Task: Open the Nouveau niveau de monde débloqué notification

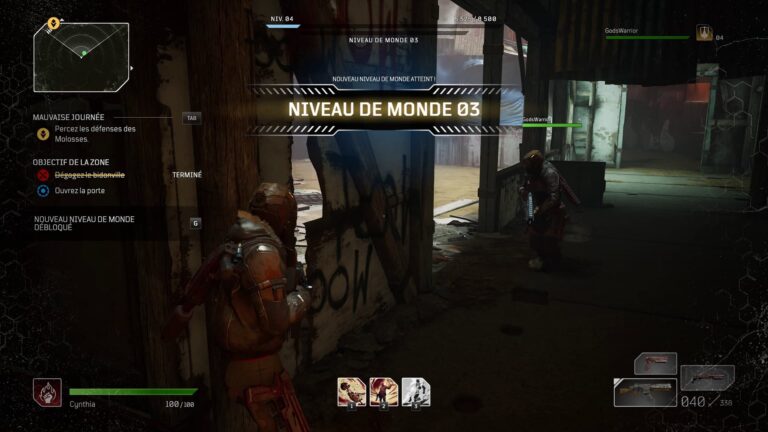Action: pyautogui.click(x=85, y=223)
